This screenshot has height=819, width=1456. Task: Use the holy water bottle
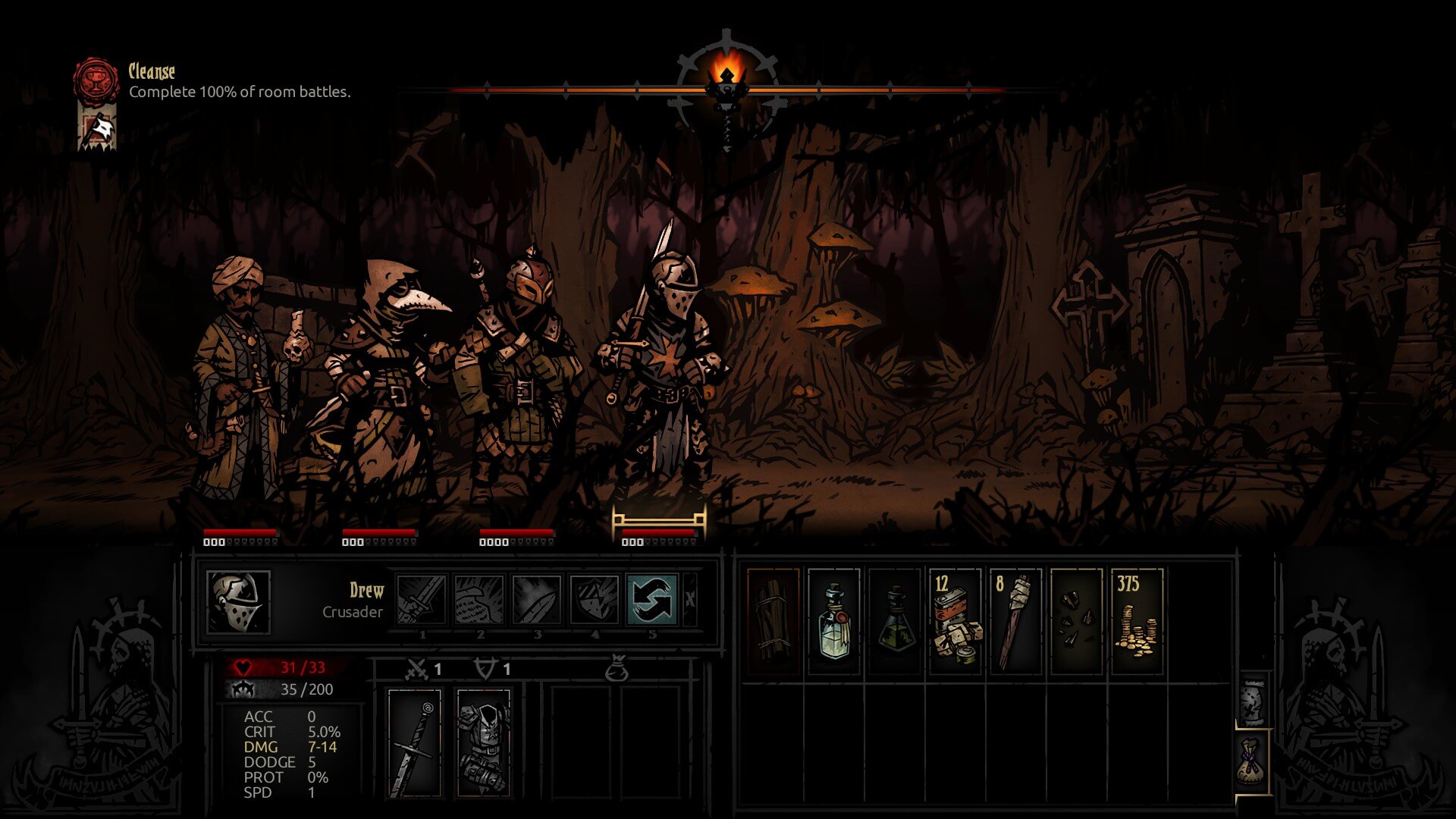pyautogui.click(x=834, y=621)
